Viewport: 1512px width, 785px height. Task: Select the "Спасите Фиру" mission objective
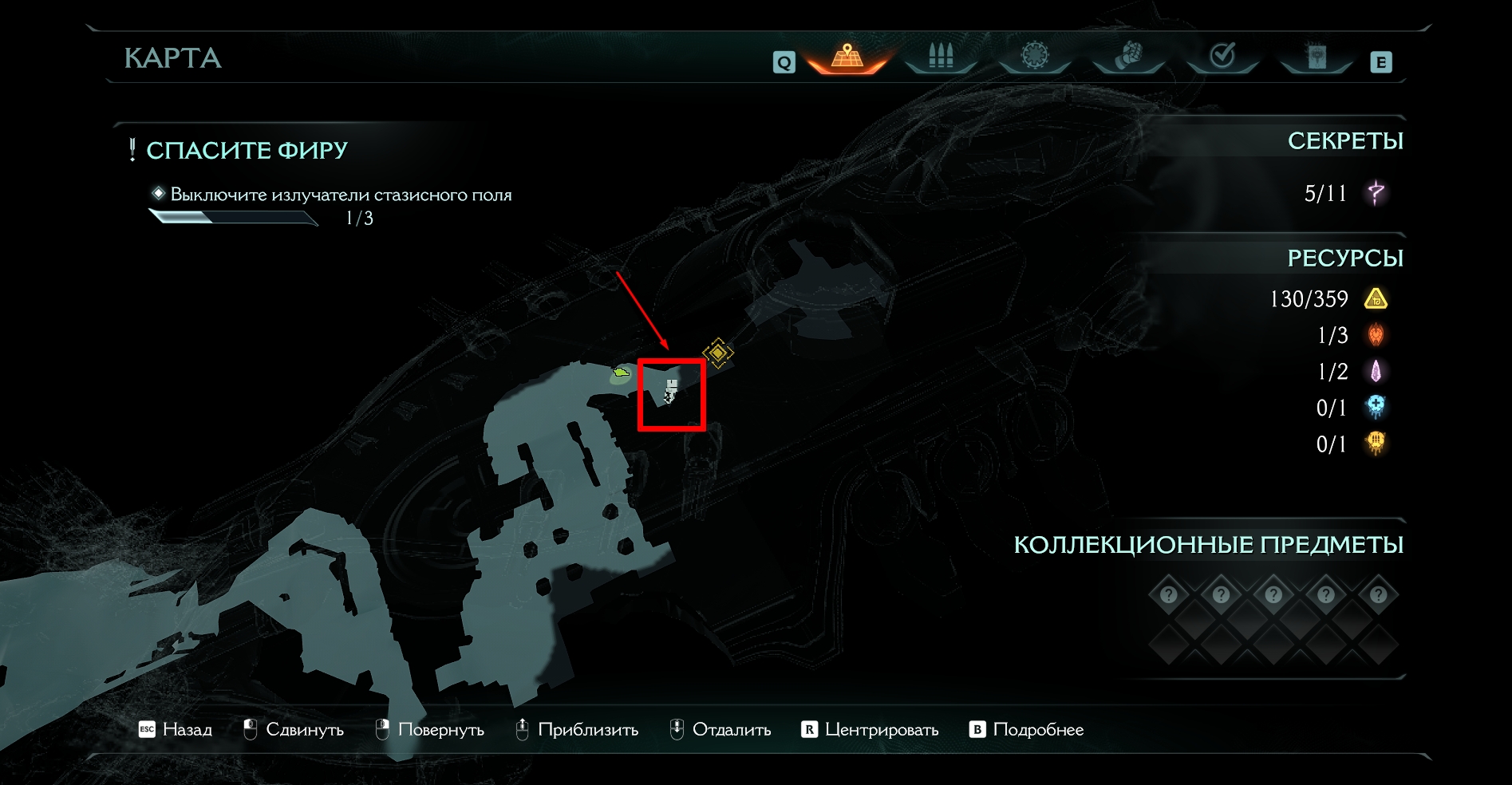tap(247, 151)
